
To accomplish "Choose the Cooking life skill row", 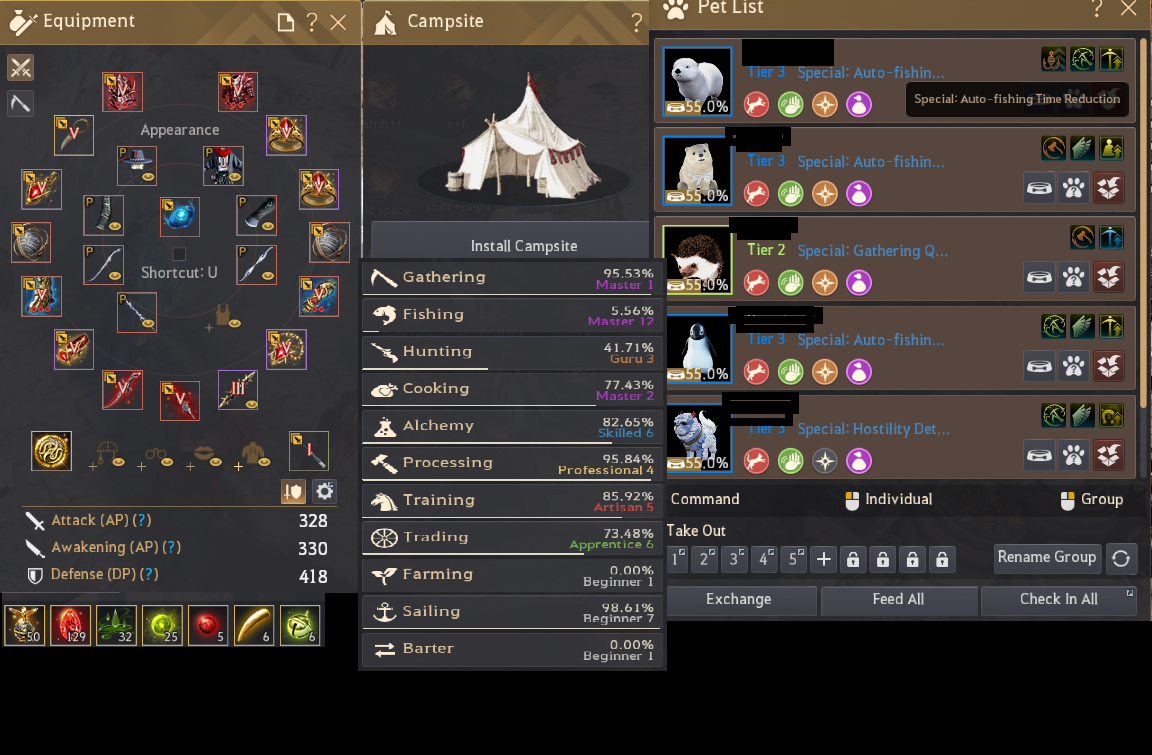I will [511, 389].
